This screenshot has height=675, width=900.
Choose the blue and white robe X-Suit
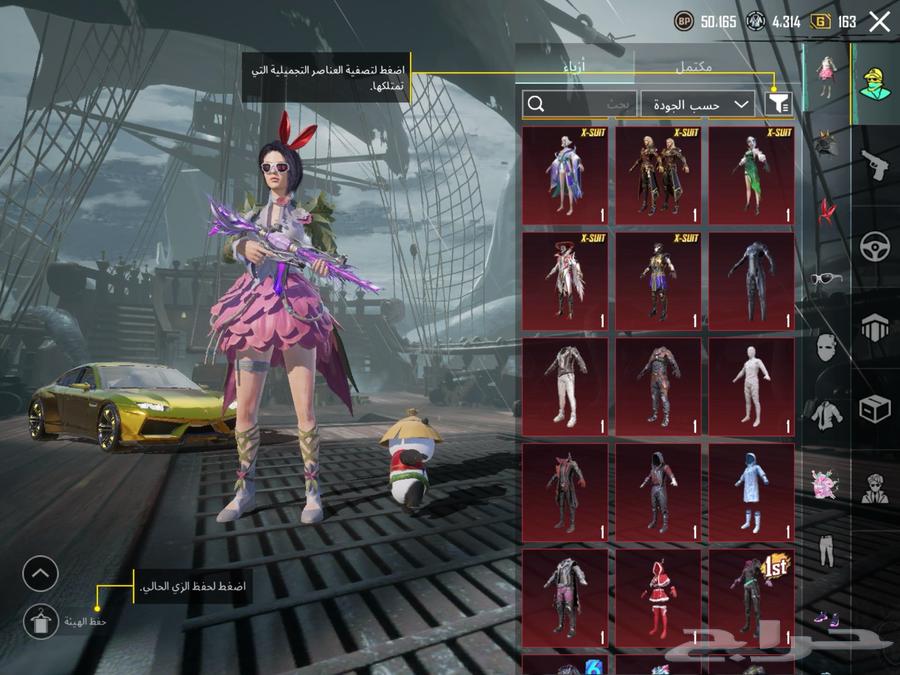click(564, 175)
